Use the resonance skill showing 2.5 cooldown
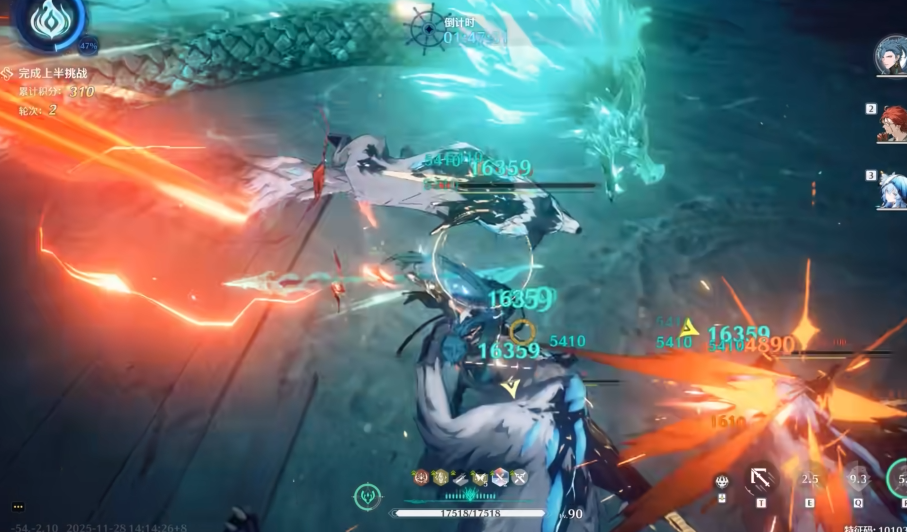This screenshot has width=907, height=532. pos(809,479)
